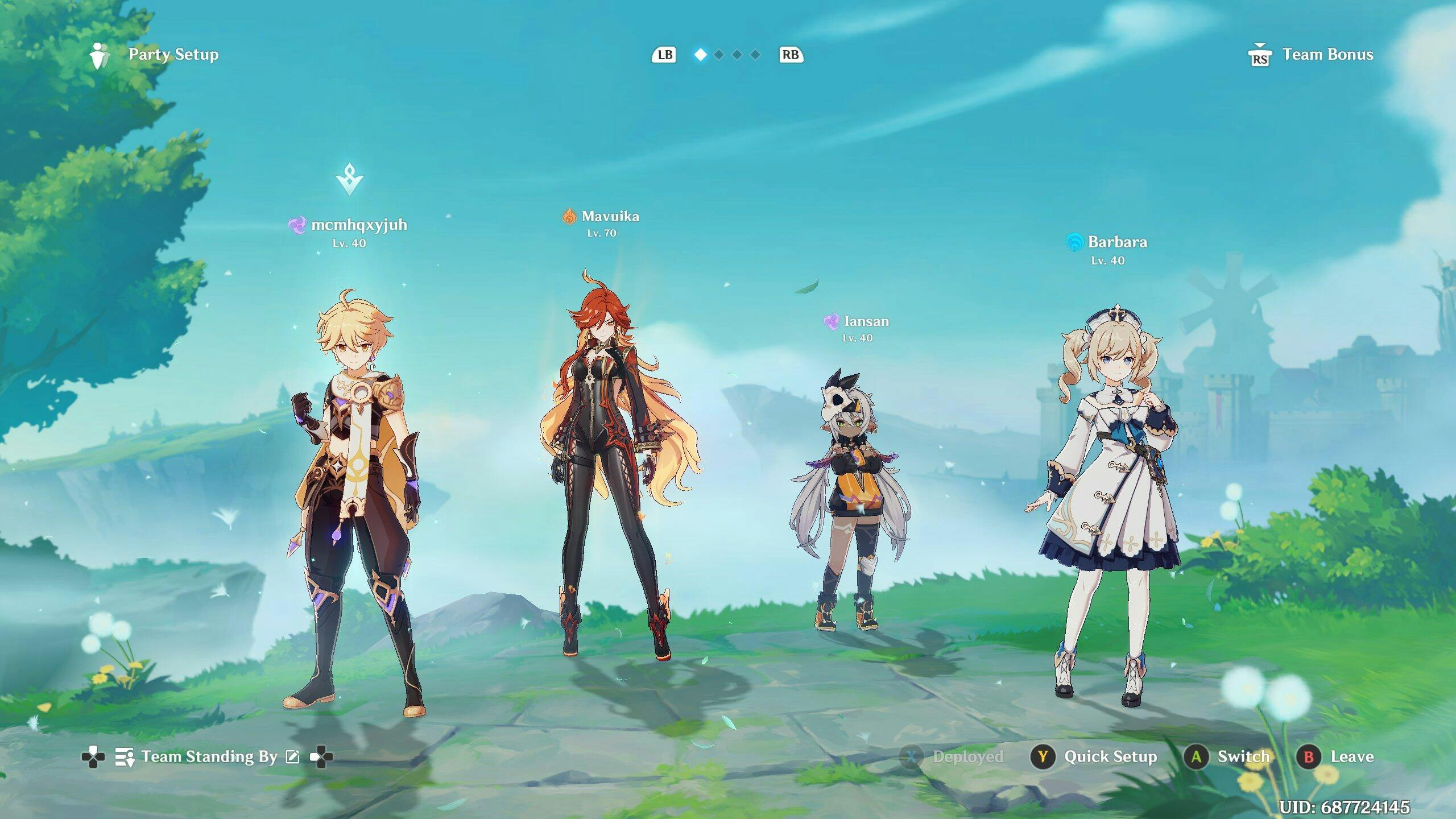Click the Quick Setup button
Screen dimensions: 1456x819
click(1094, 756)
